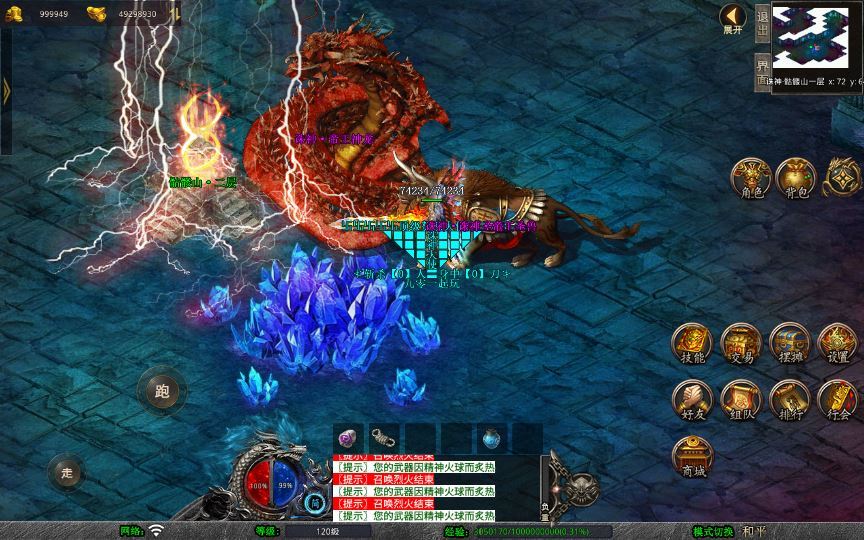Open the 背包 backpack
Image resolution: width=864 pixels, height=540 pixels.
pyautogui.click(x=796, y=177)
